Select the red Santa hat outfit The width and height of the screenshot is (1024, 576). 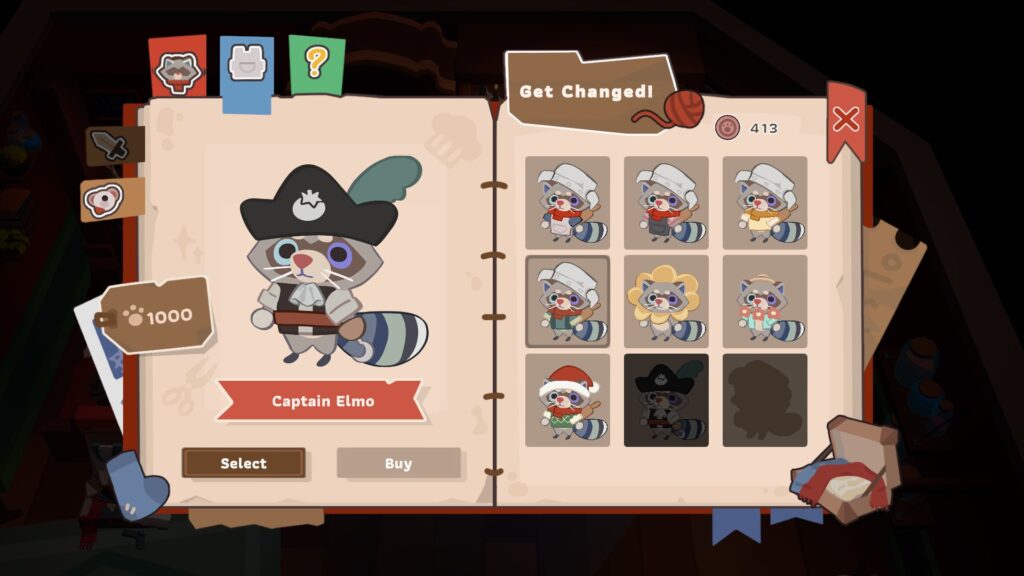click(567, 400)
